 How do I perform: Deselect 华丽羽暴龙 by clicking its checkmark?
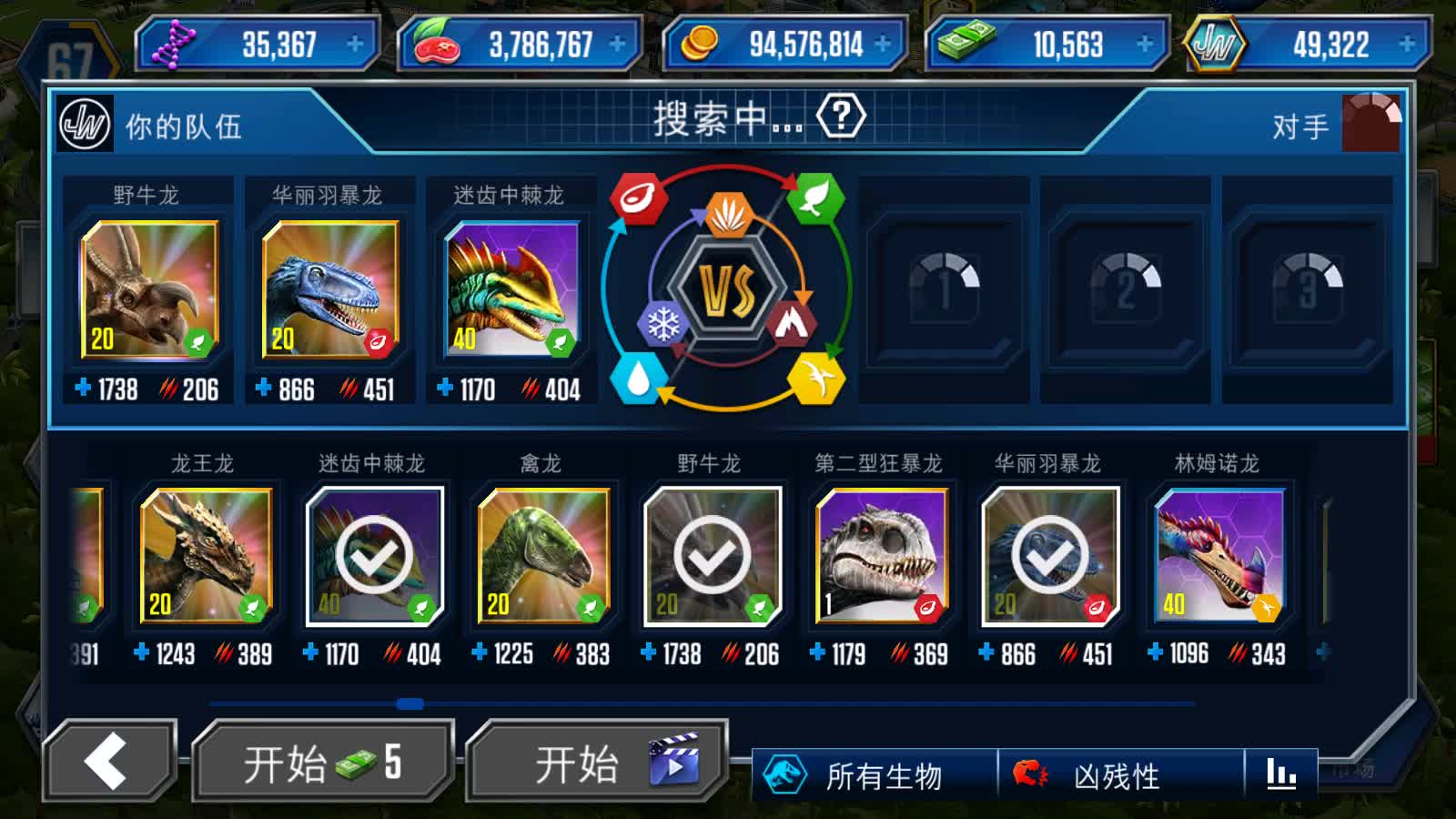point(1050,556)
